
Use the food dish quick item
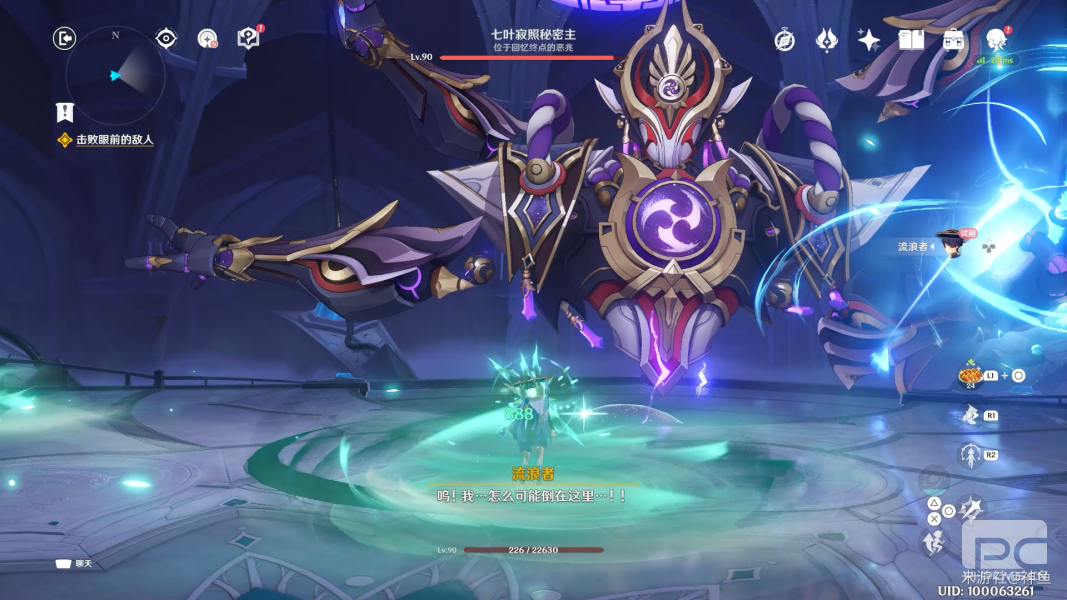pos(968,375)
